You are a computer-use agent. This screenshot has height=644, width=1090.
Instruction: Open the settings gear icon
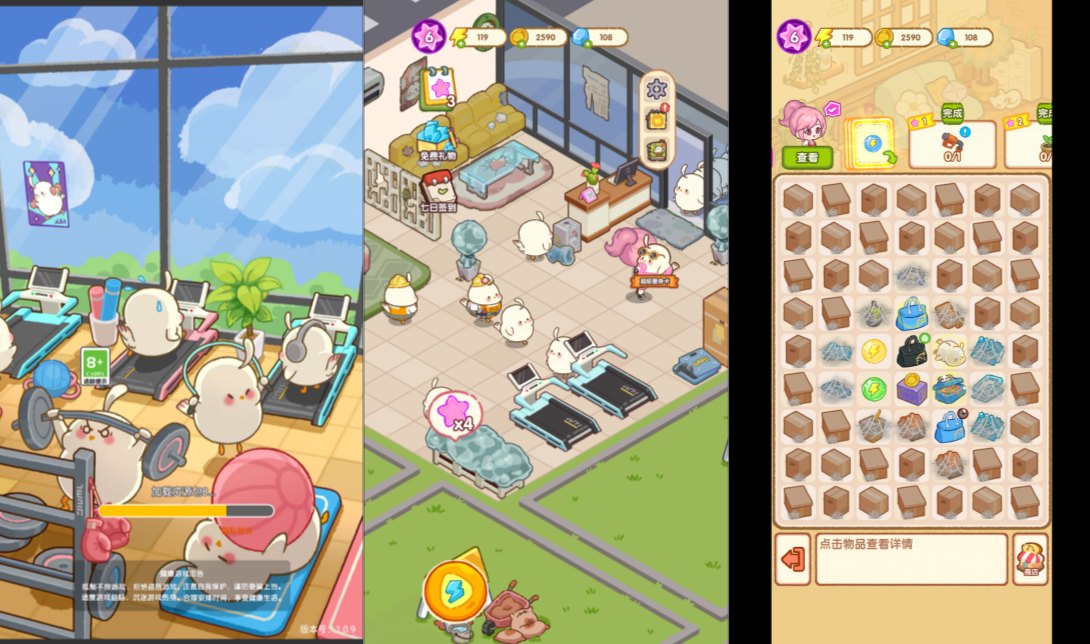(656, 89)
